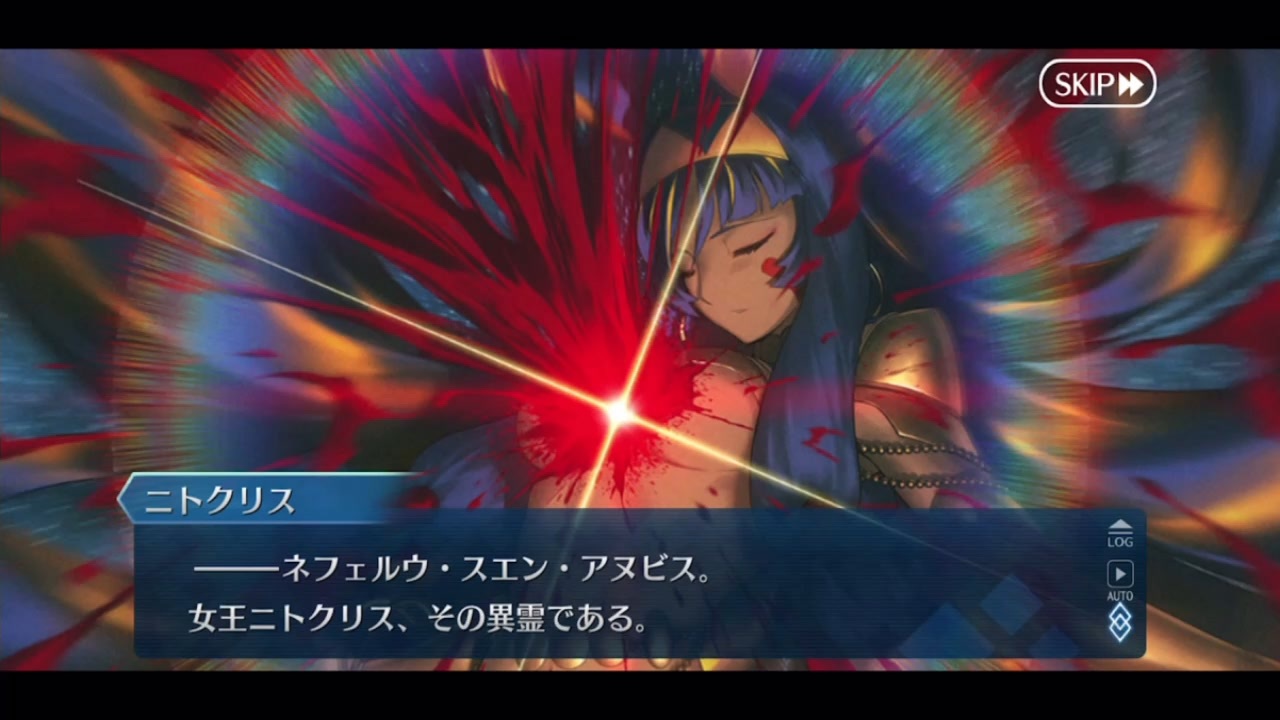Click the play triangle above the AUTO label

click(1119, 572)
